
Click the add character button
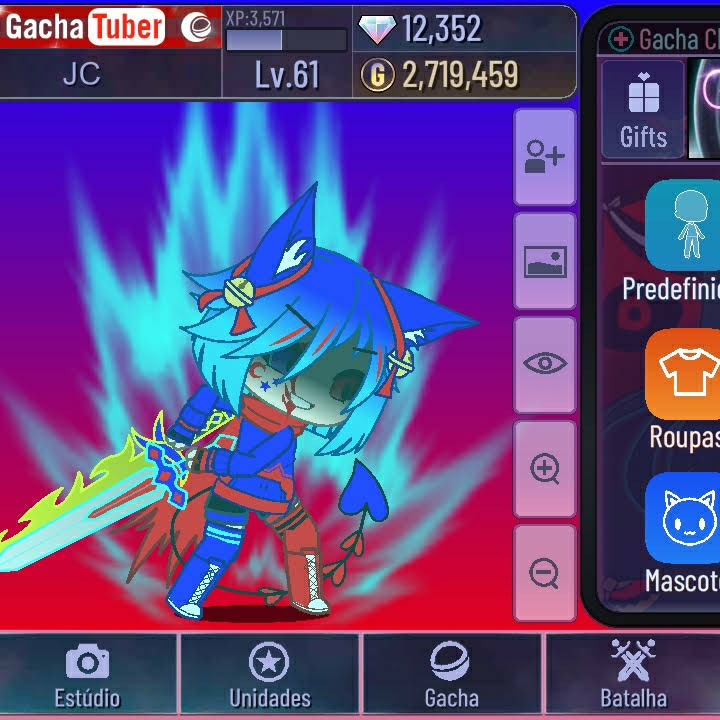tap(545, 157)
